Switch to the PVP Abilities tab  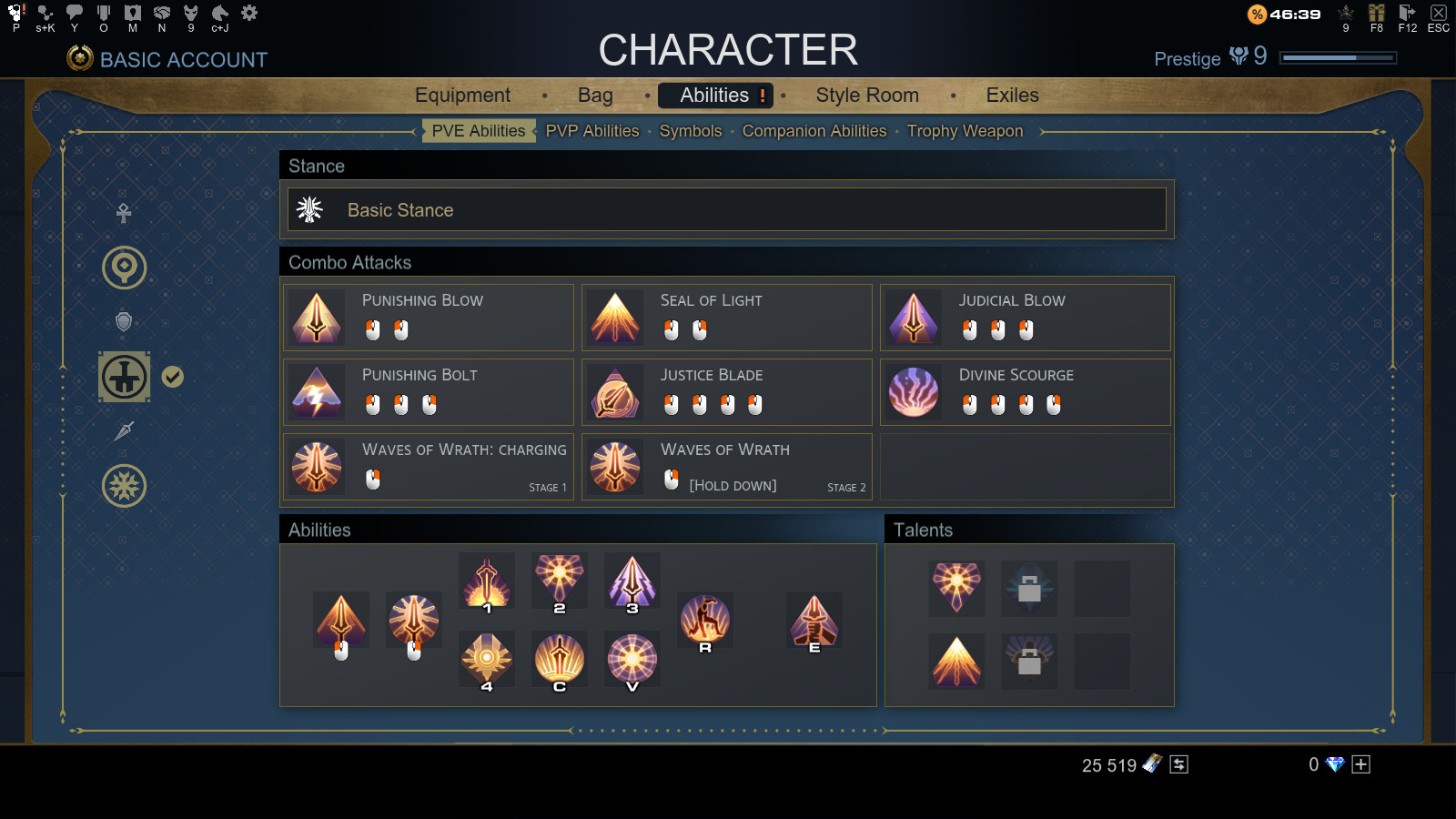point(591,131)
